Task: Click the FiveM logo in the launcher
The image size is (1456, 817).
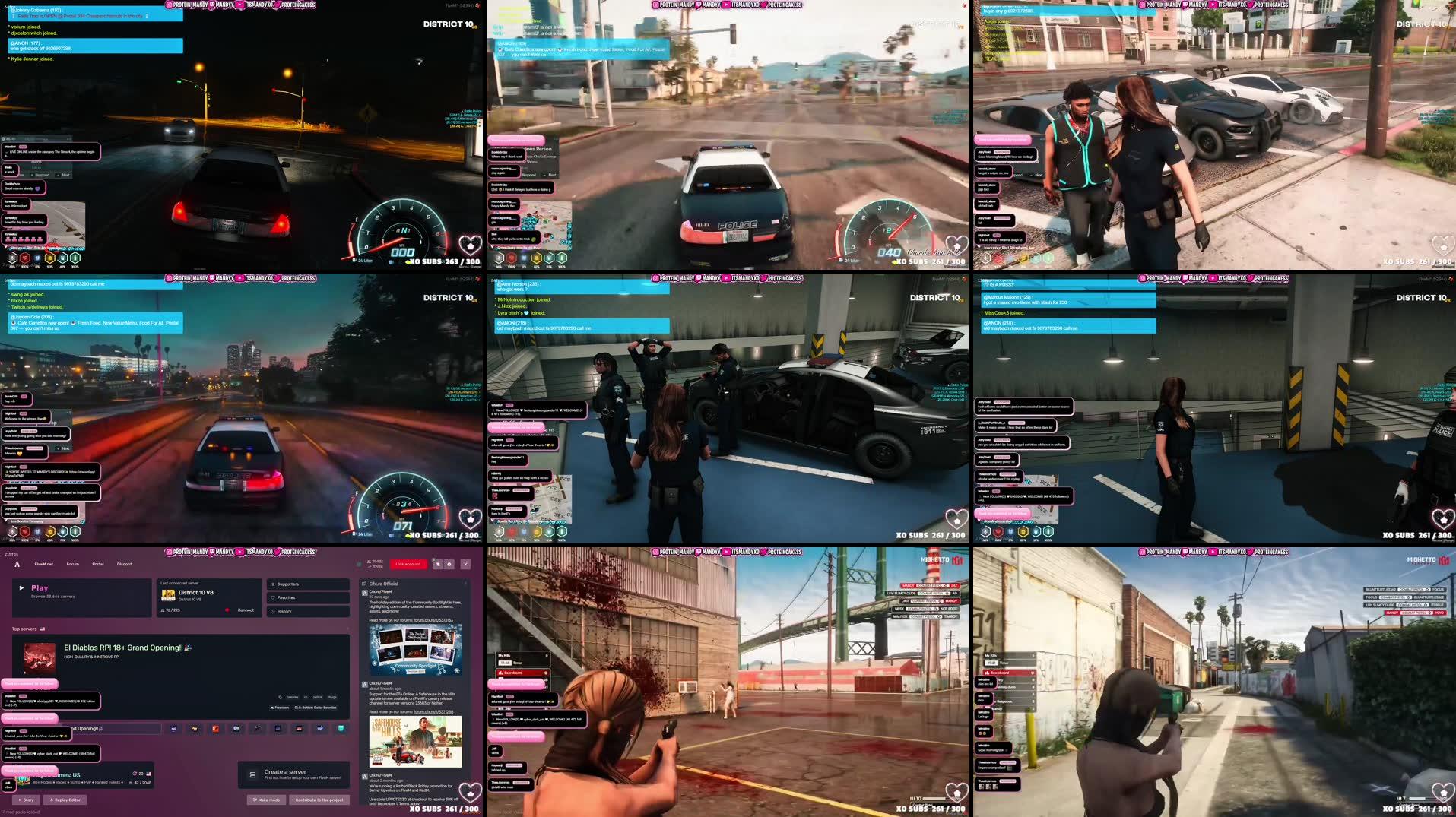Action: pos(17,564)
